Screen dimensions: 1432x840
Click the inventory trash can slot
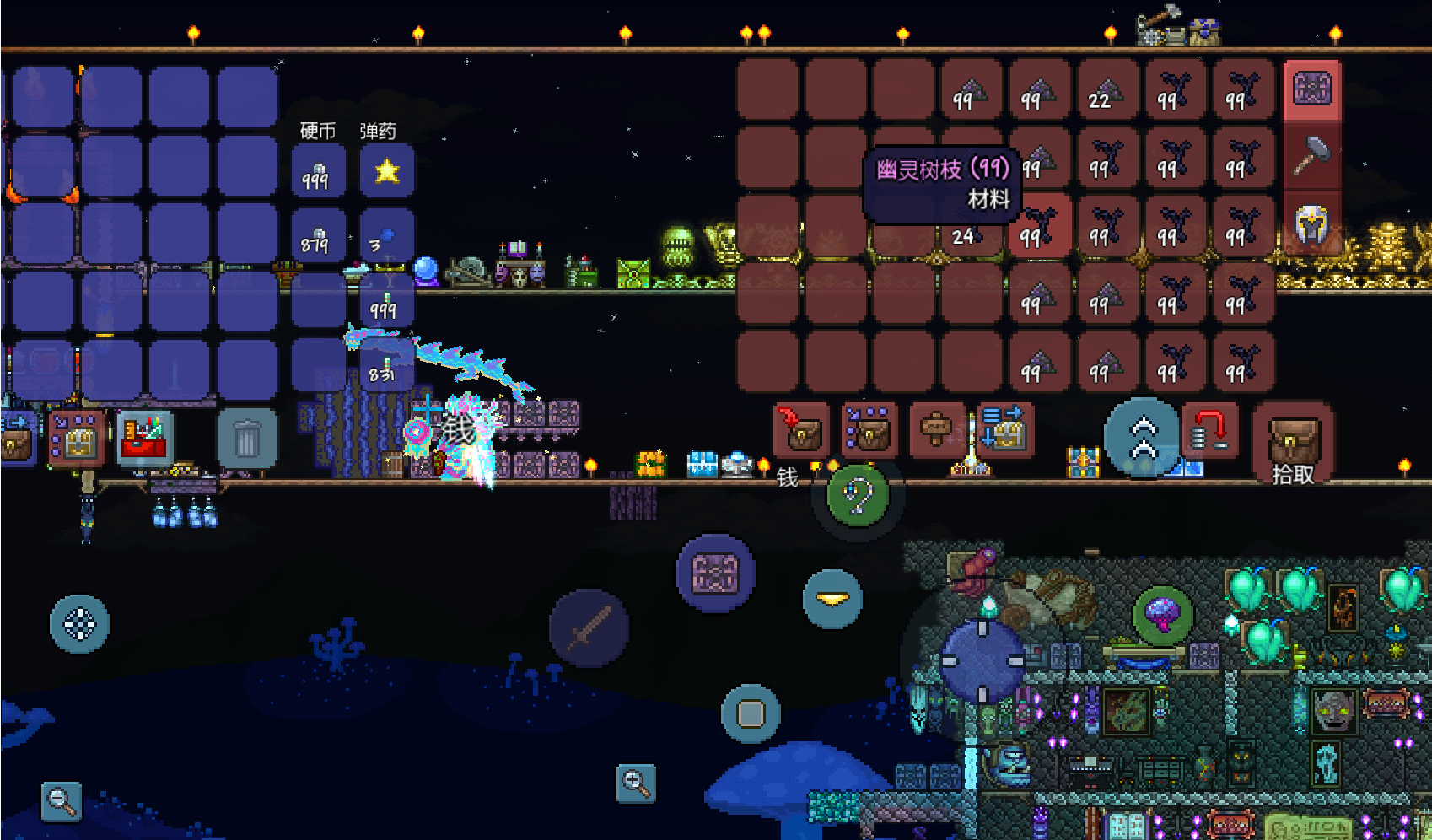tap(246, 439)
